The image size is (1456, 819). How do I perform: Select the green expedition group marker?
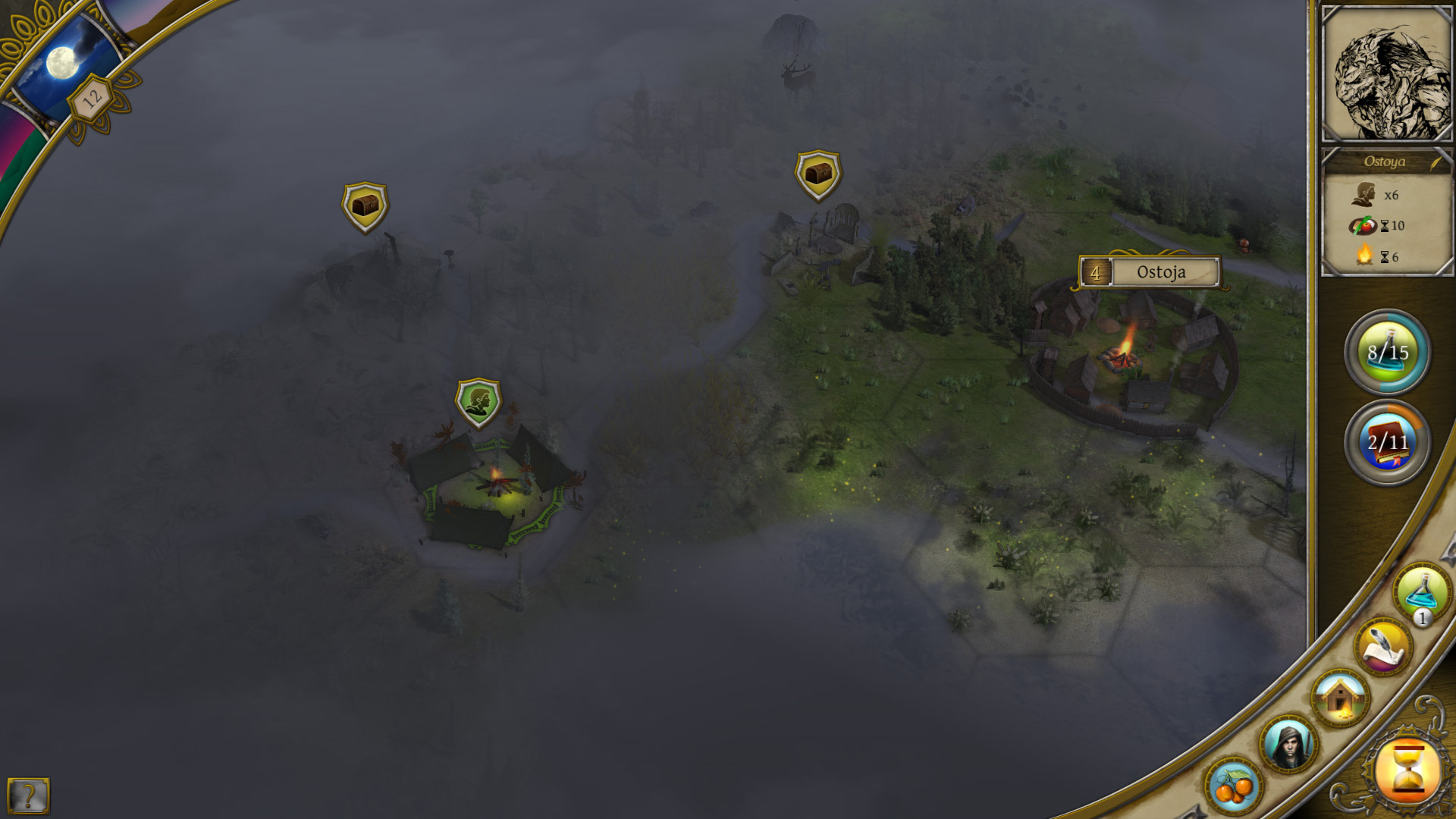479,403
